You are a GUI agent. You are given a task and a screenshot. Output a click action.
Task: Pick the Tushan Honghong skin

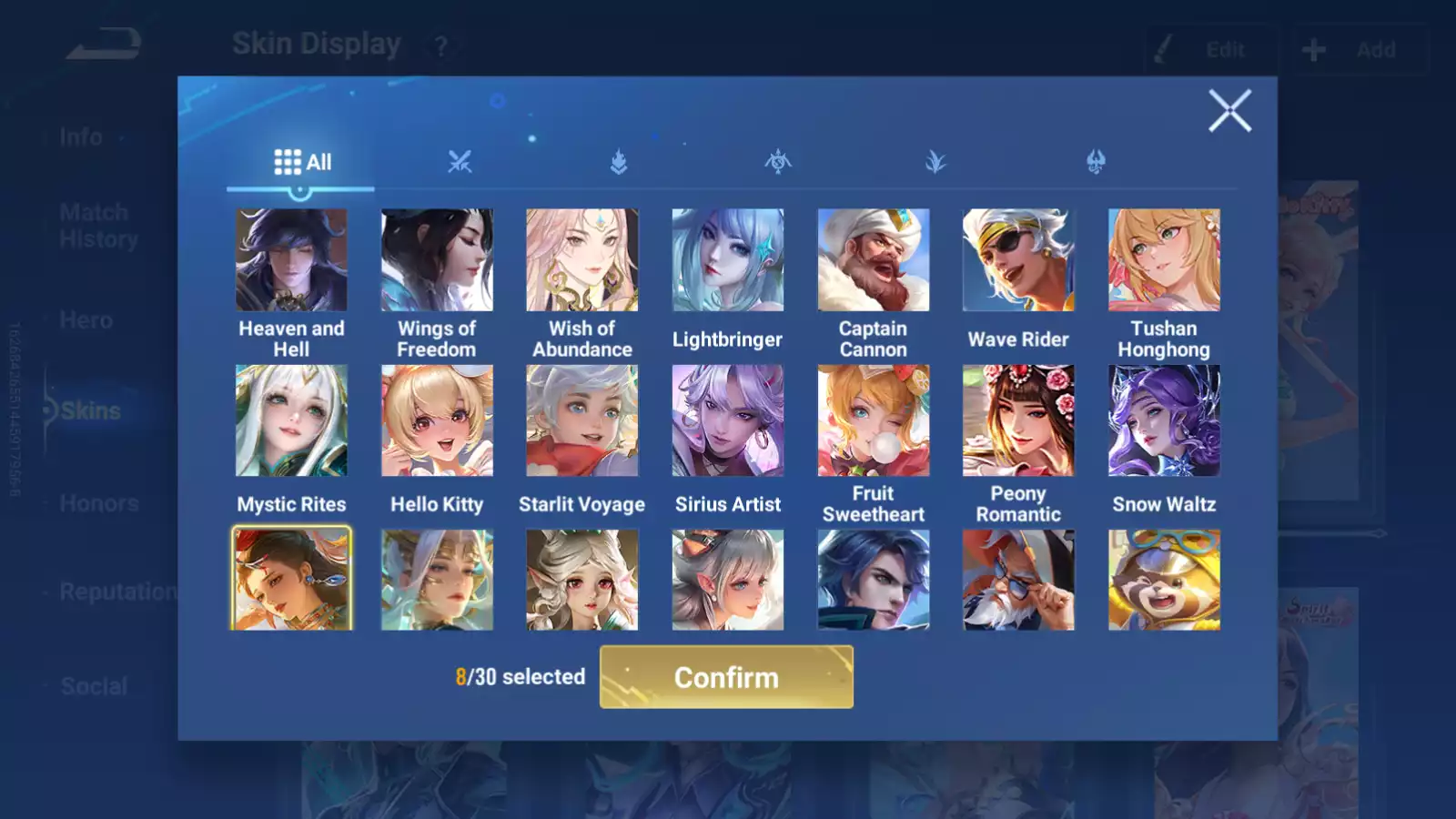(x=1164, y=260)
